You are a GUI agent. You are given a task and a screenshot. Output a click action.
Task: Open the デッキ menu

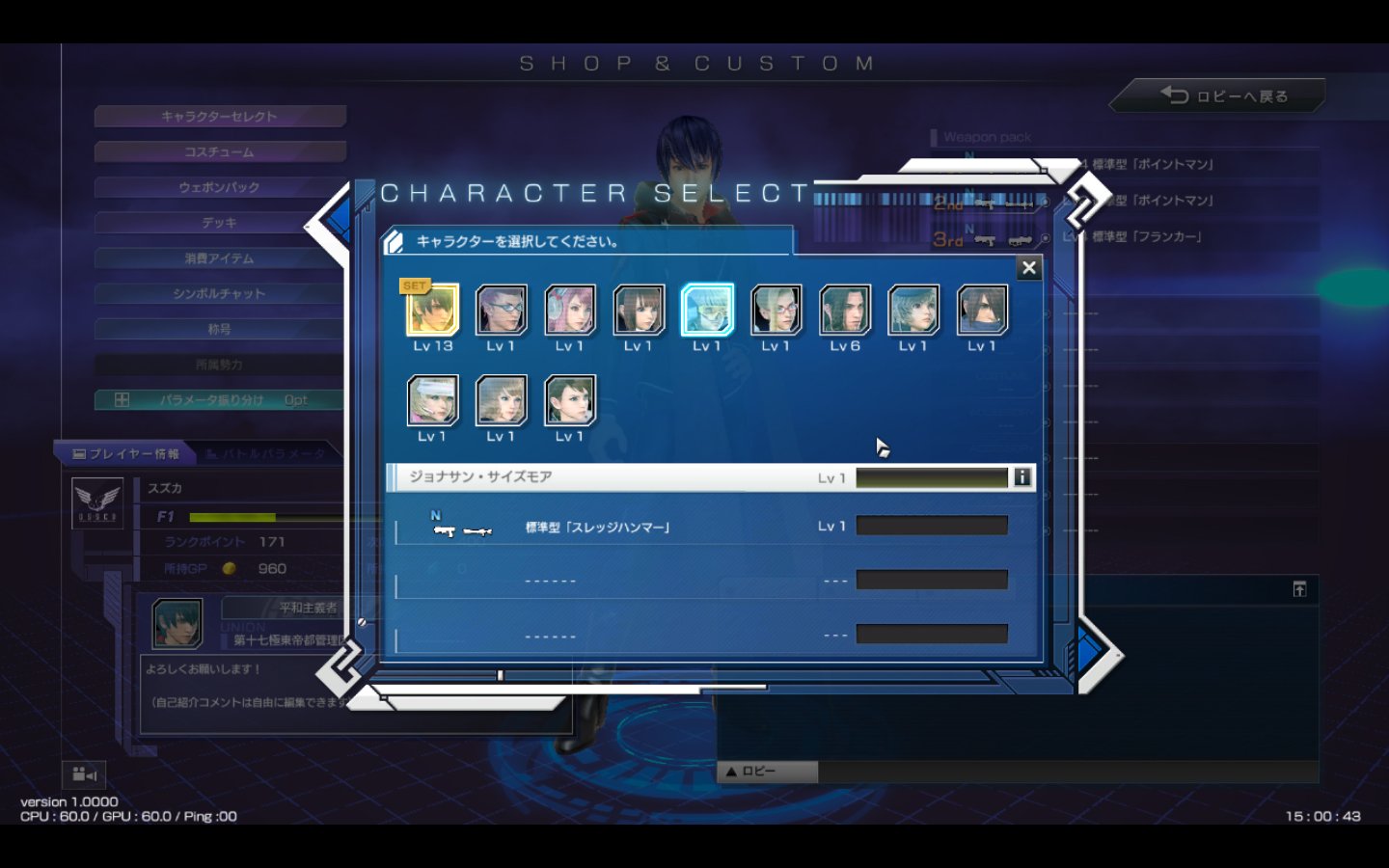pyautogui.click(x=220, y=223)
